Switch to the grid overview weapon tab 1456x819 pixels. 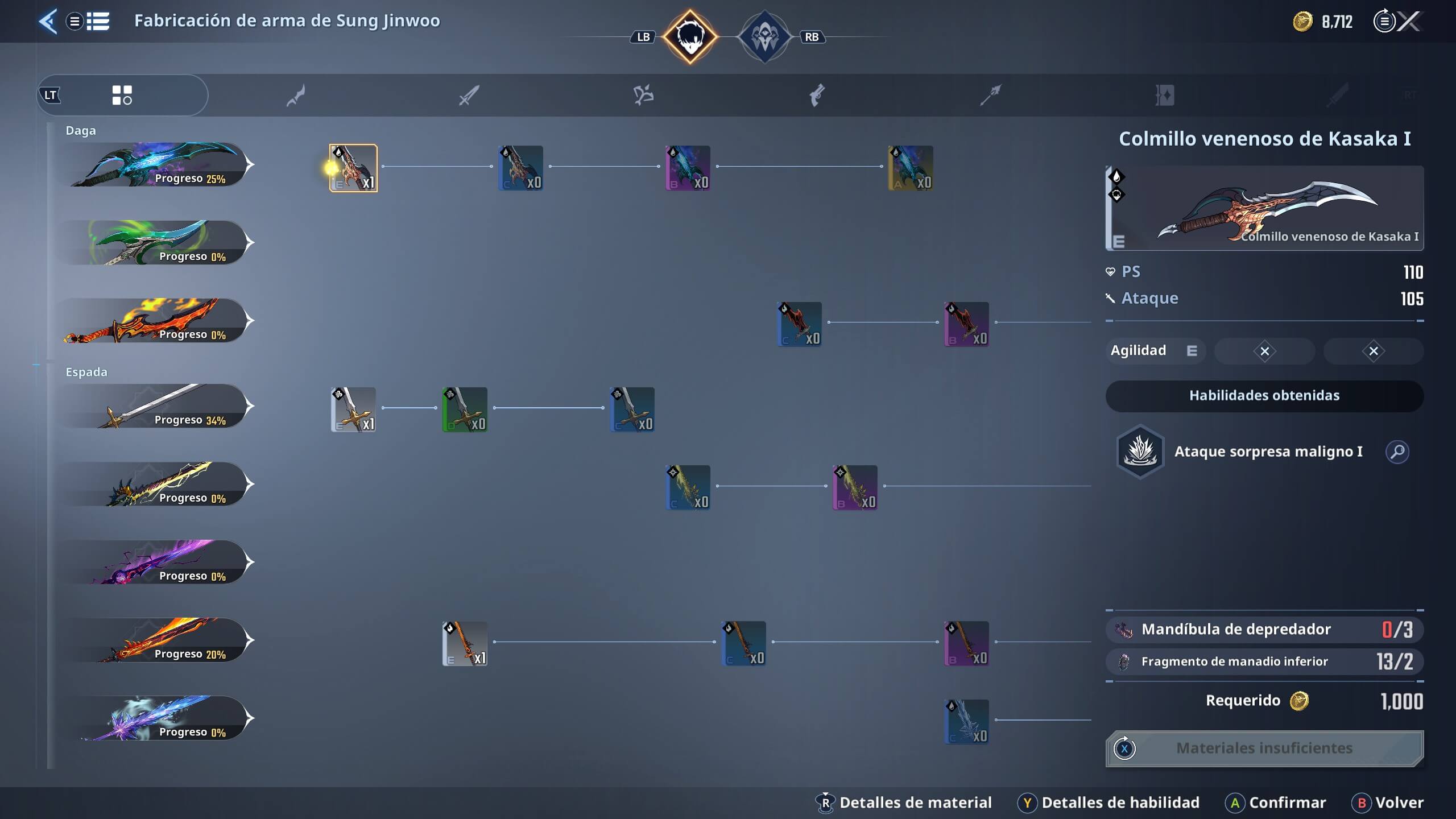pyautogui.click(x=122, y=95)
